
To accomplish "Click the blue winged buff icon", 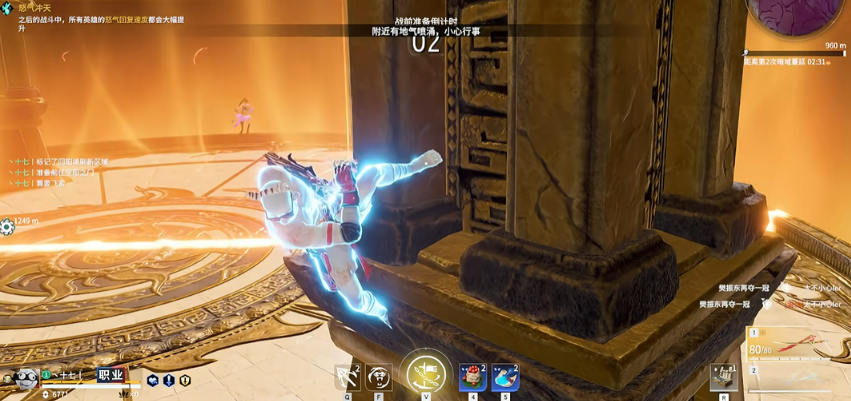I will 153,380.
